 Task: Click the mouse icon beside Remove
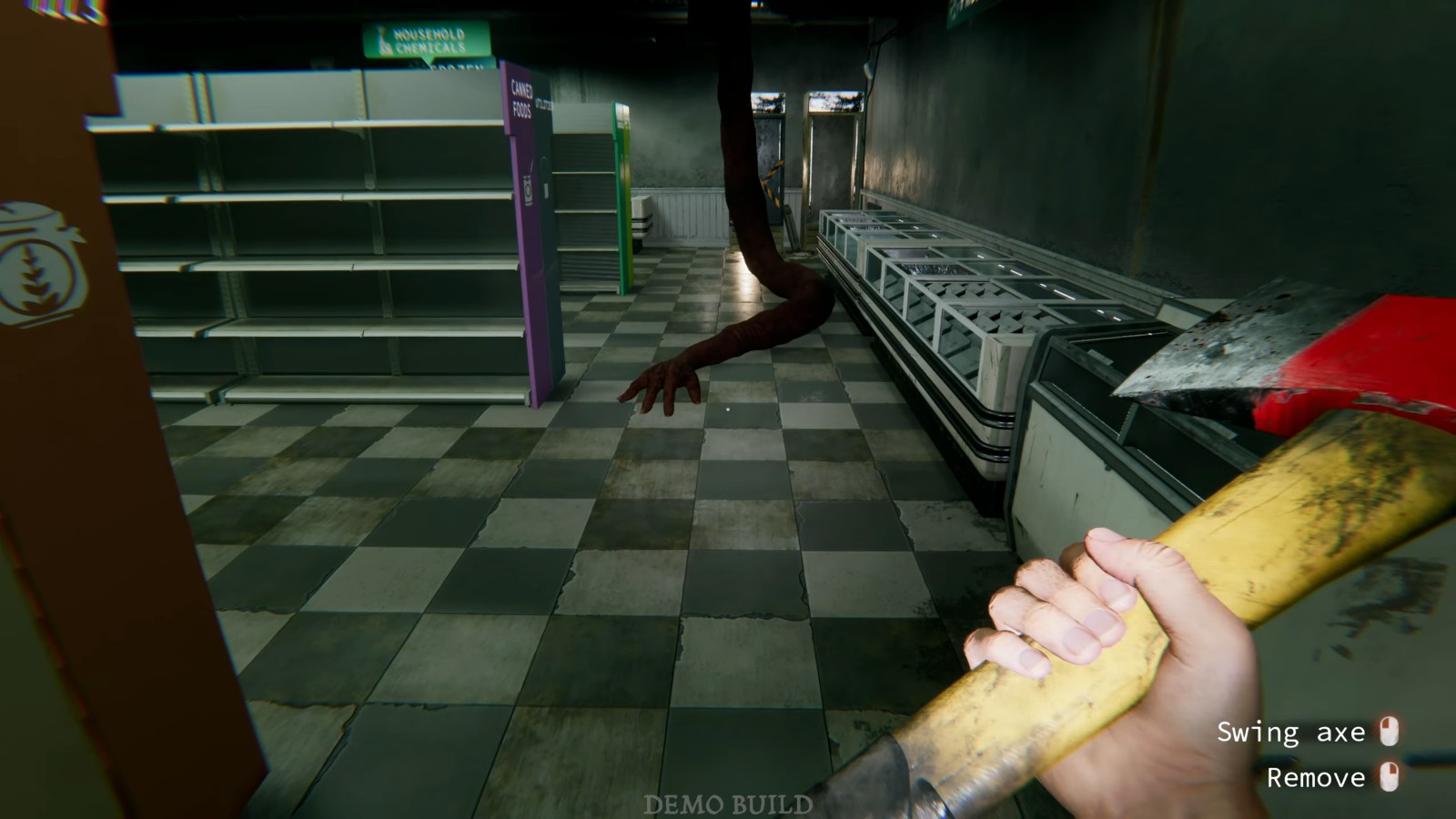click(x=1389, y=778)
